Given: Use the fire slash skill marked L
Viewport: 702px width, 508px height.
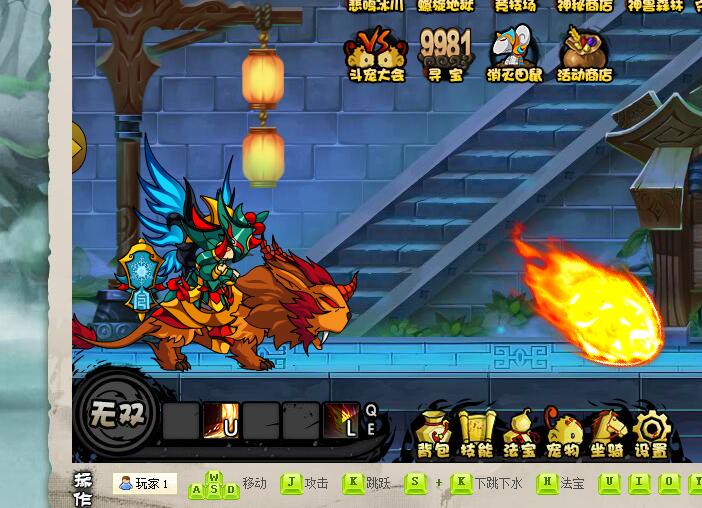Looking at the screenshot, I should pos(340,421).
